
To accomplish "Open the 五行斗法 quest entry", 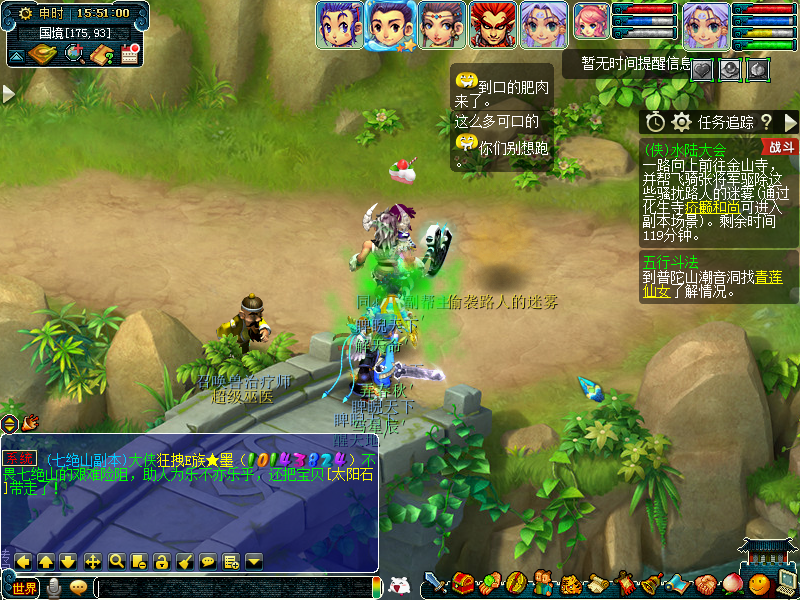I will tap(671, 262).
